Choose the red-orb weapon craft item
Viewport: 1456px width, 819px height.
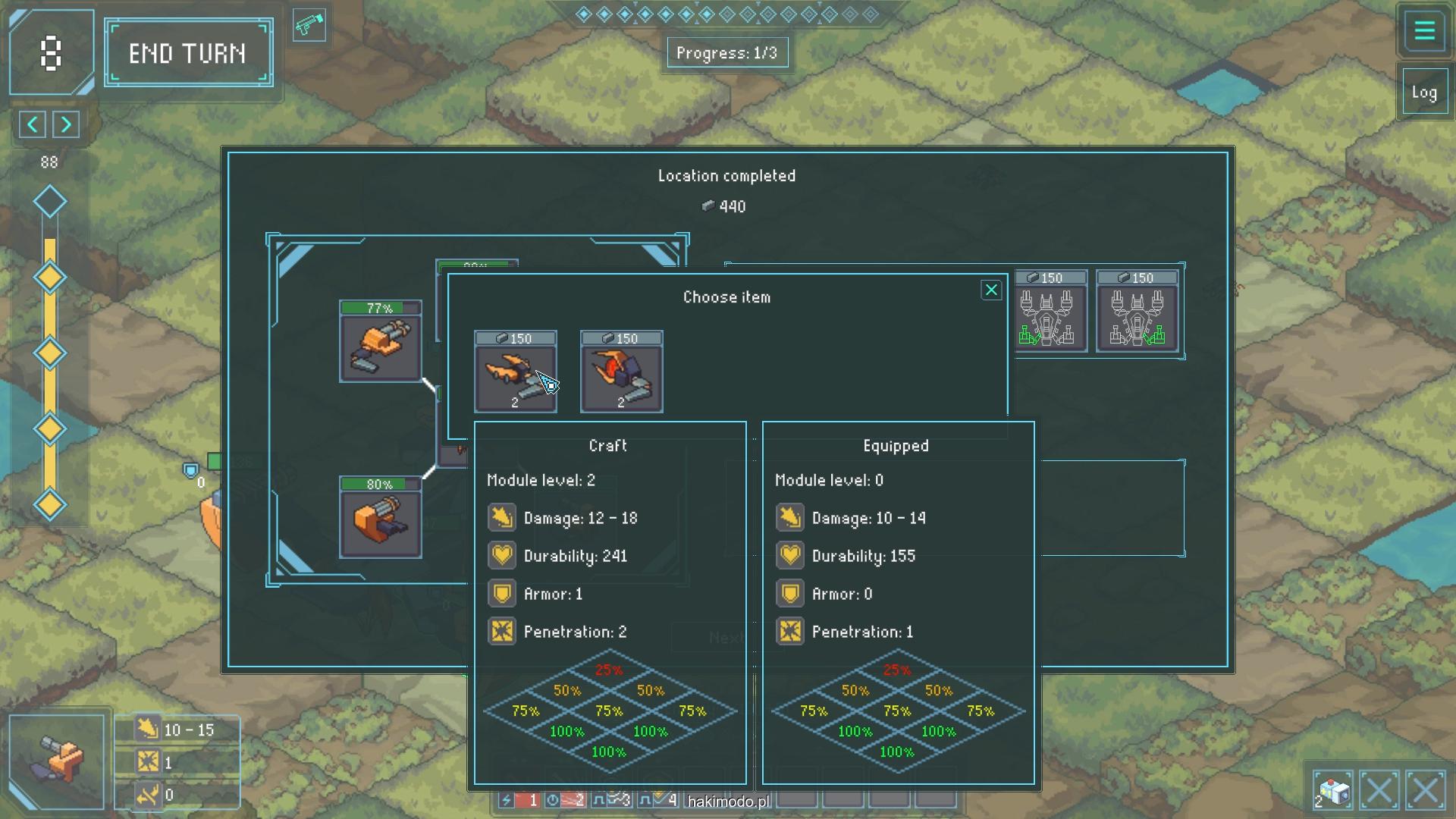click(622, 372)
